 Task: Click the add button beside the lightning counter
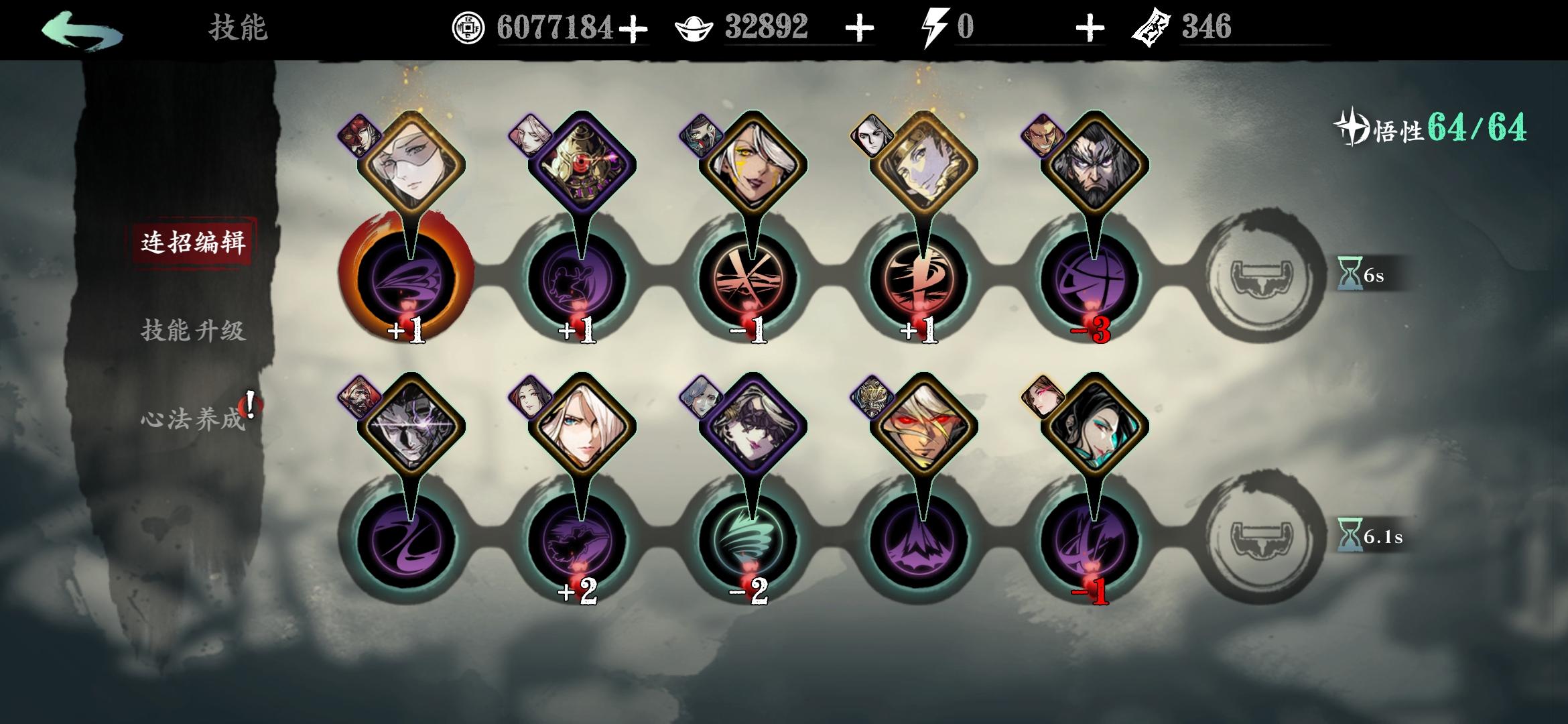click(1092, 28)
